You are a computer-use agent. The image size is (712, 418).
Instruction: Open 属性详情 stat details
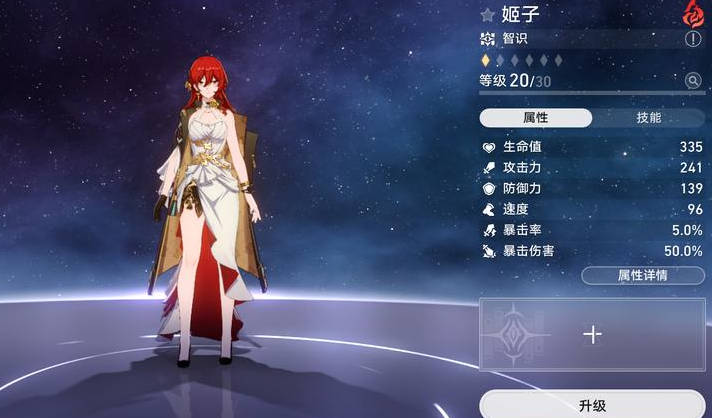pos(642,275)
